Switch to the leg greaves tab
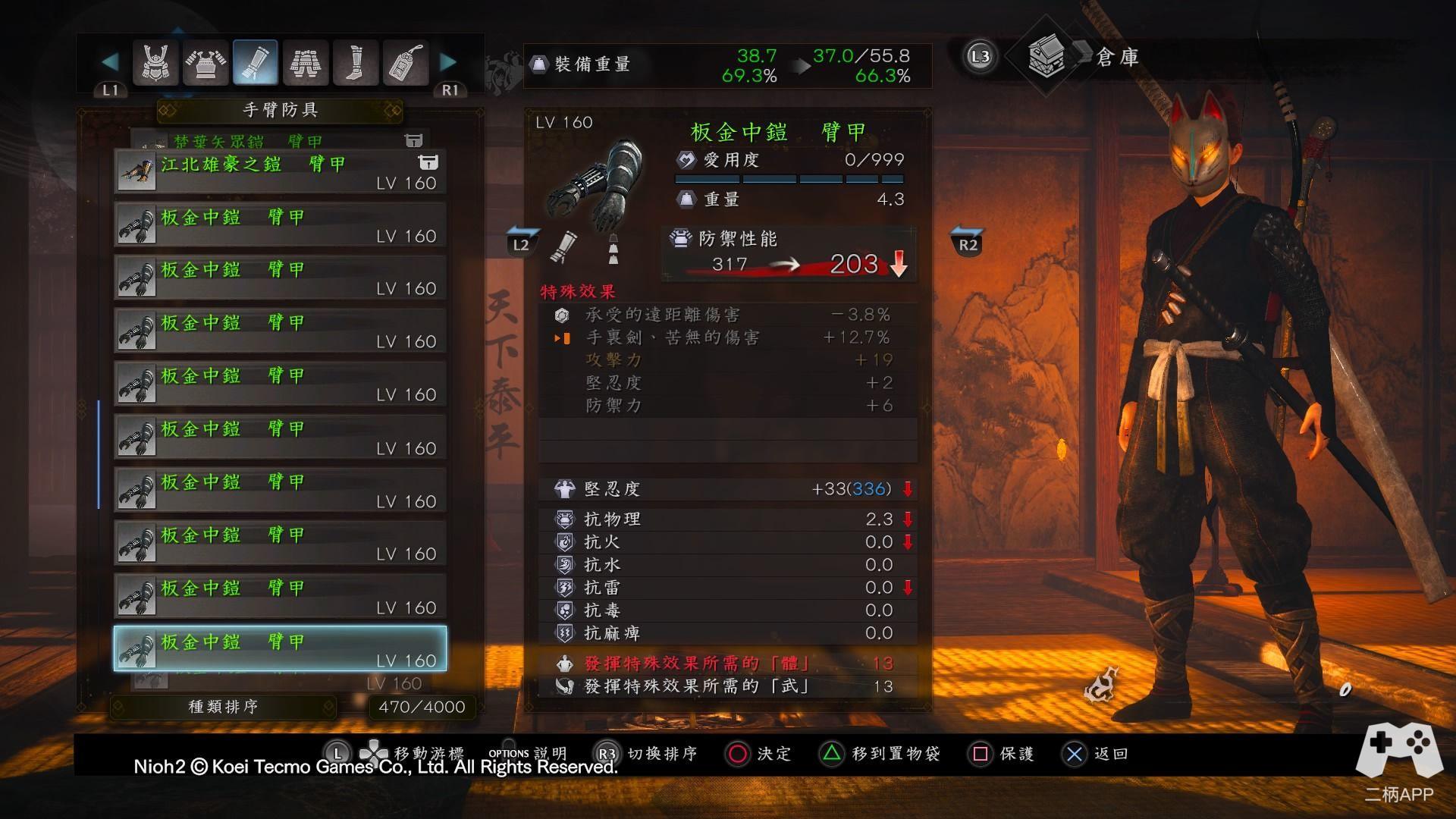The width and height of the screenshot is (1456, 819). pyautogui.click(x=355, y=62)
